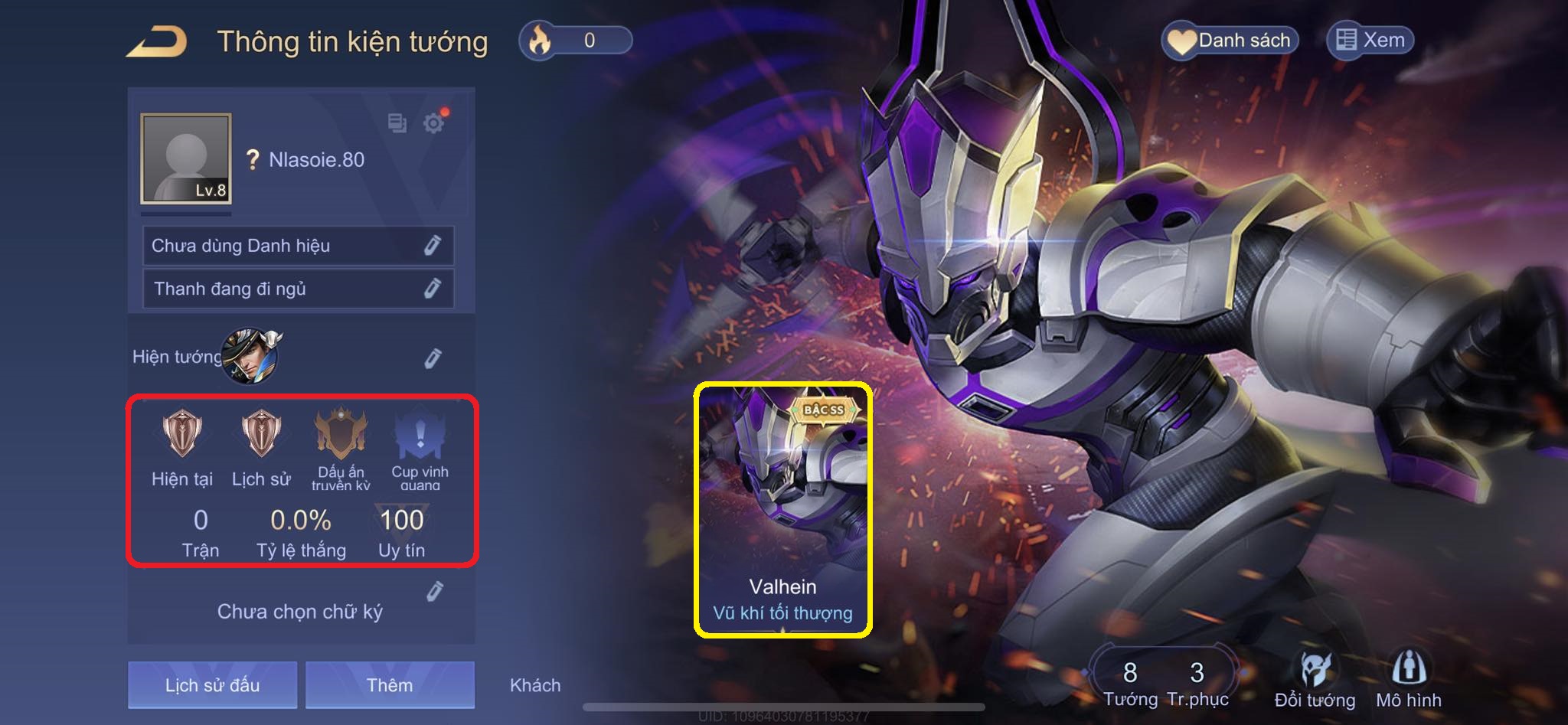Click the Thêm button
The width and height of the screenshot is (1568, 725).
coord(390,684)
